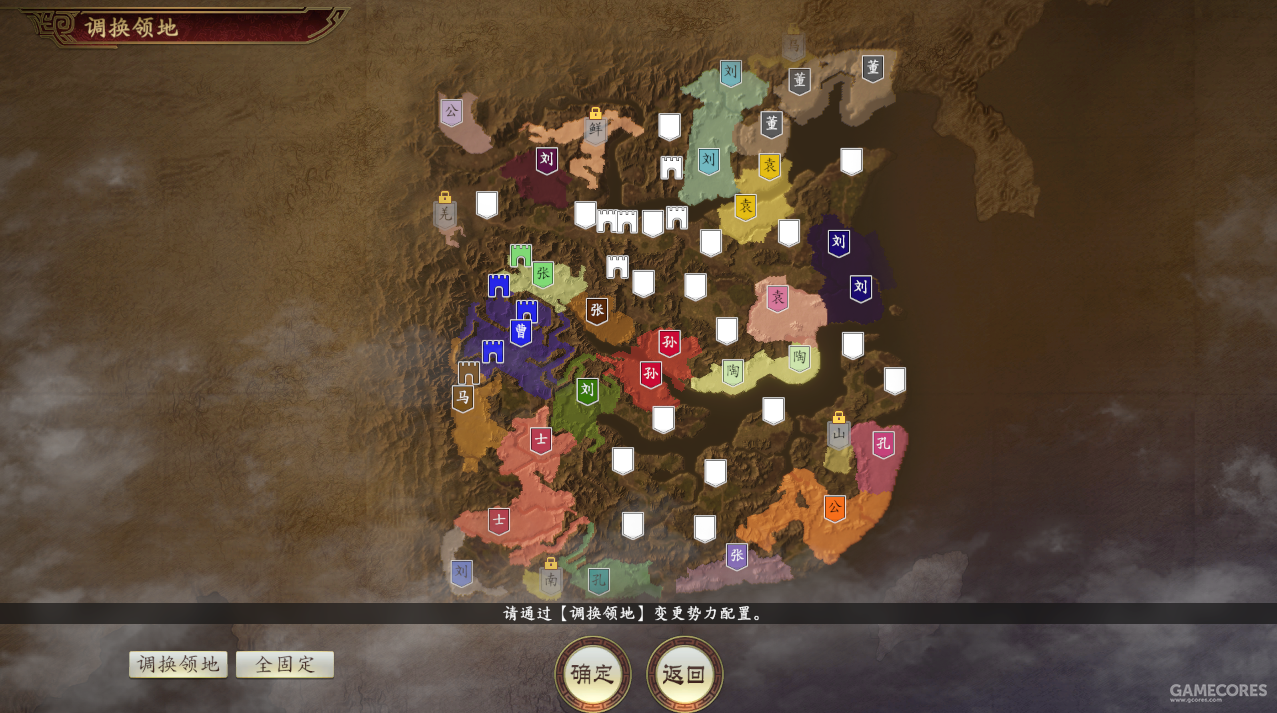Image resolution: width=1277 pixels, height=713 pixels.
Task: Pick the pink 袁 faction flag
Action: point(777,298)
